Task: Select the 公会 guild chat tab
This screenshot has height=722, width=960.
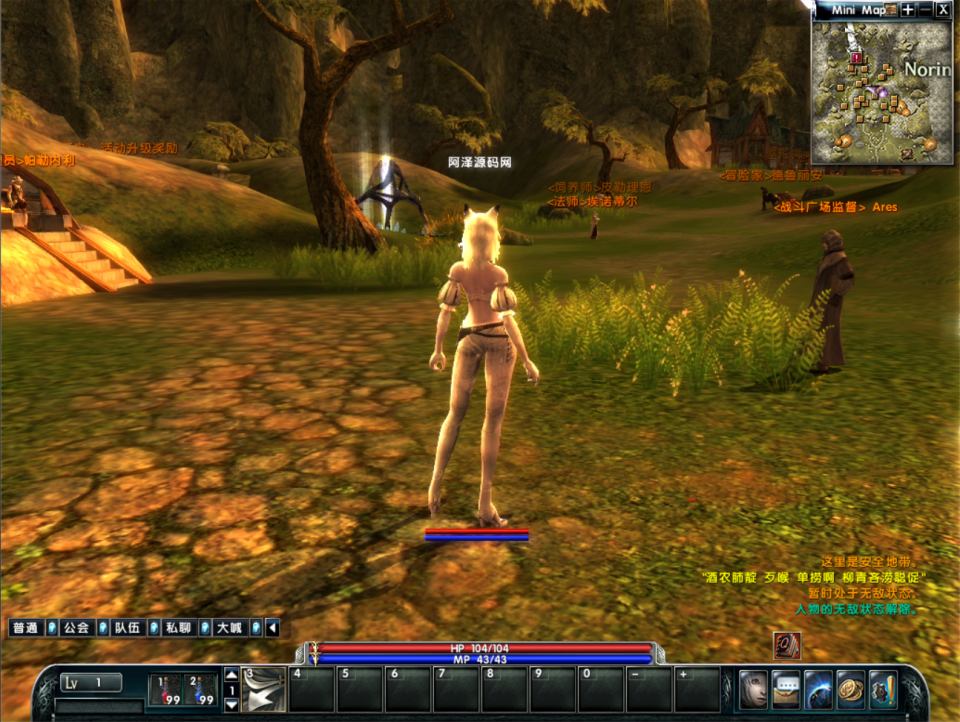Action: click(x=76, y=628)
